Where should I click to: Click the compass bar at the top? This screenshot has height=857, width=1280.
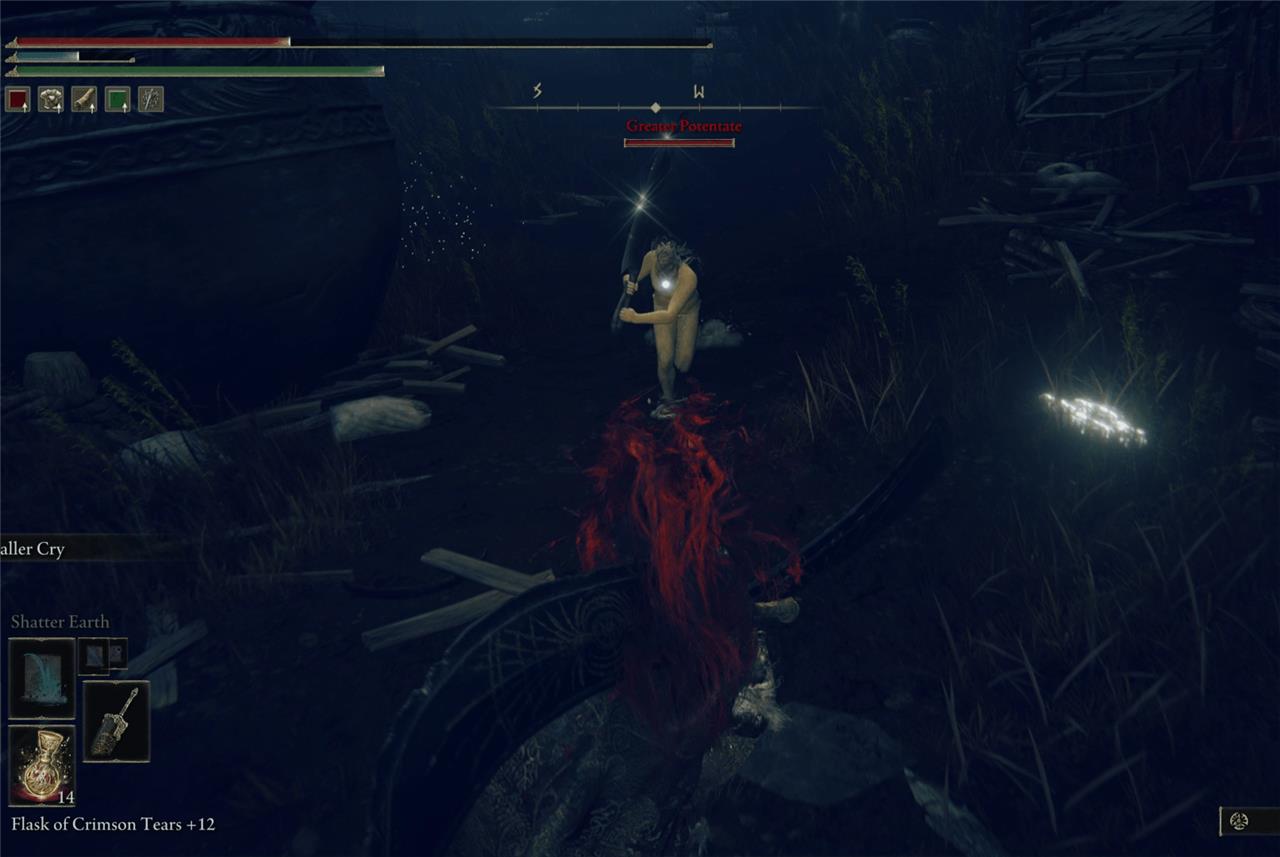(655, 106)
